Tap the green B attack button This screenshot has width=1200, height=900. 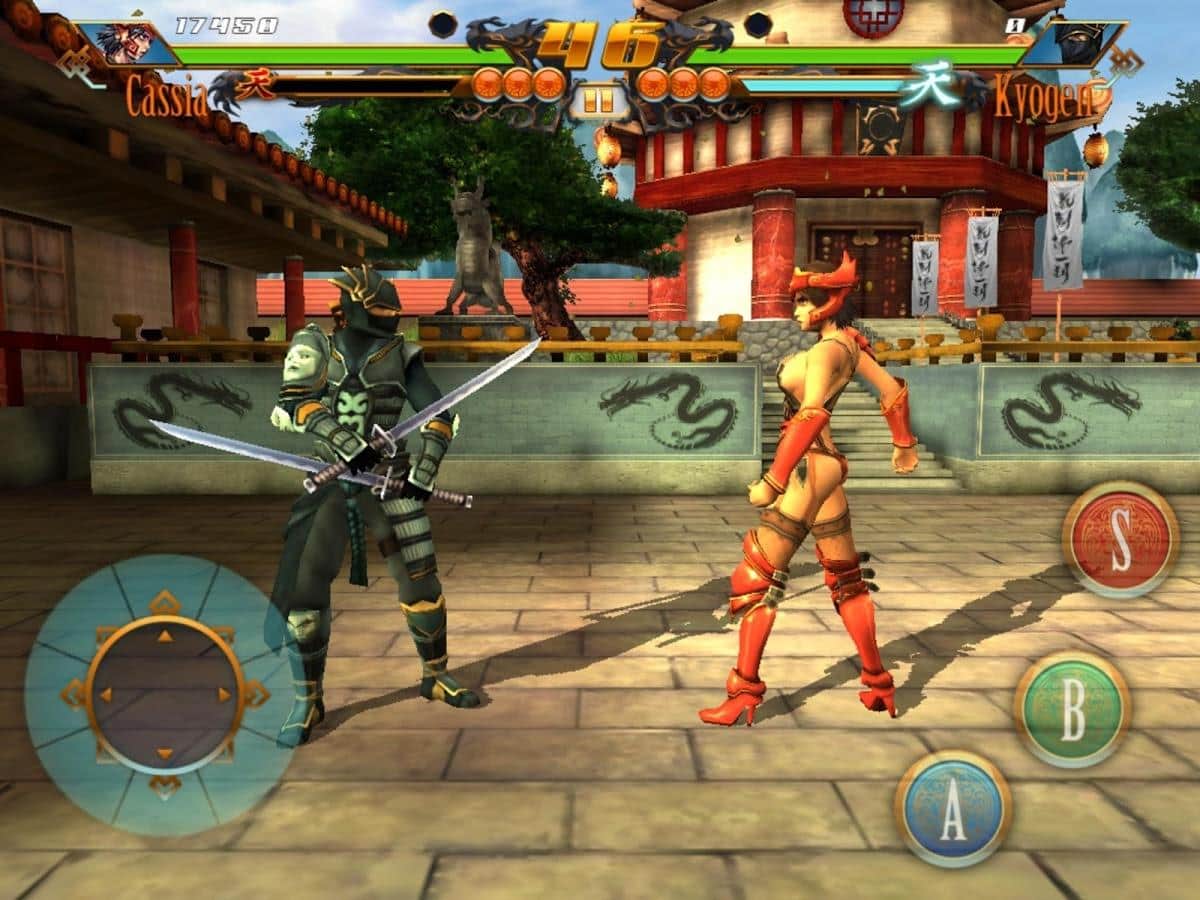(1072, 709)
